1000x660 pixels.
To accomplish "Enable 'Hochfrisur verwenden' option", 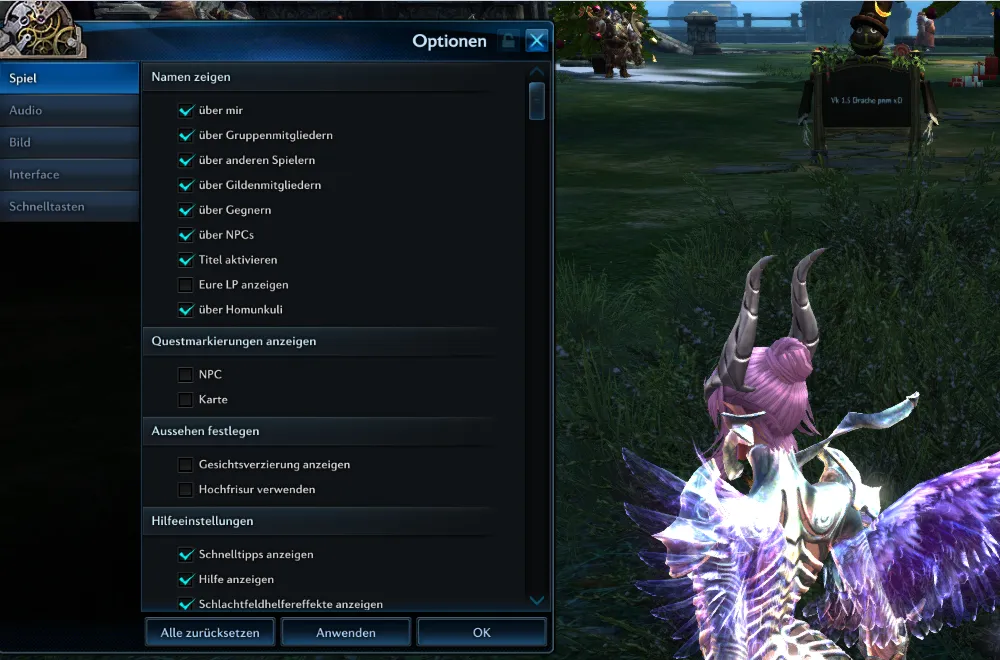I will coord(185,490).
